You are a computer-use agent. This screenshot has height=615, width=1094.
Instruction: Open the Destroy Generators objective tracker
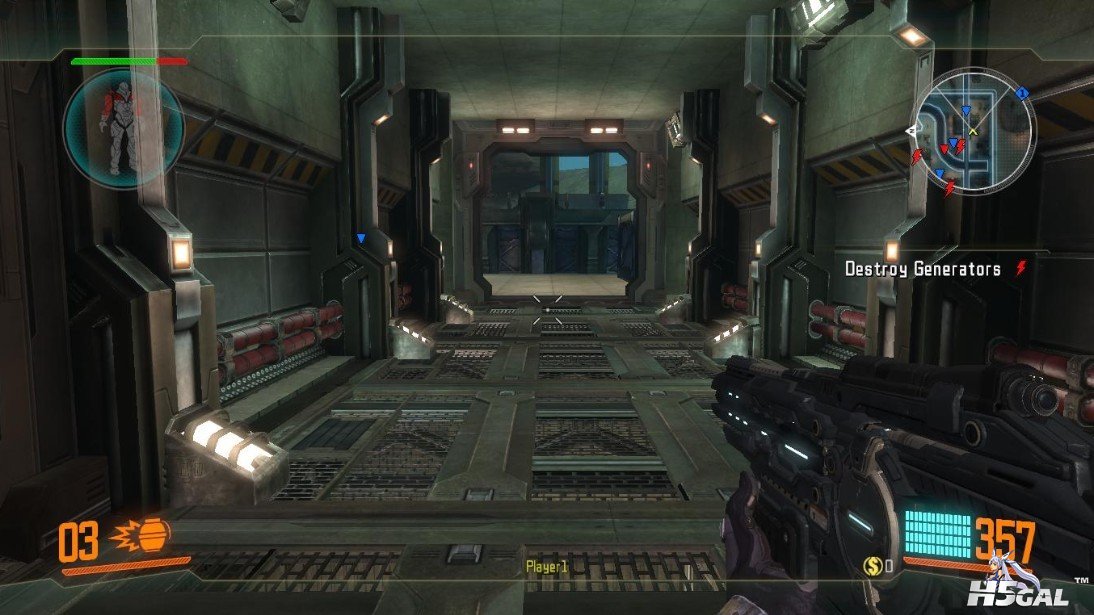pos(923,269)
